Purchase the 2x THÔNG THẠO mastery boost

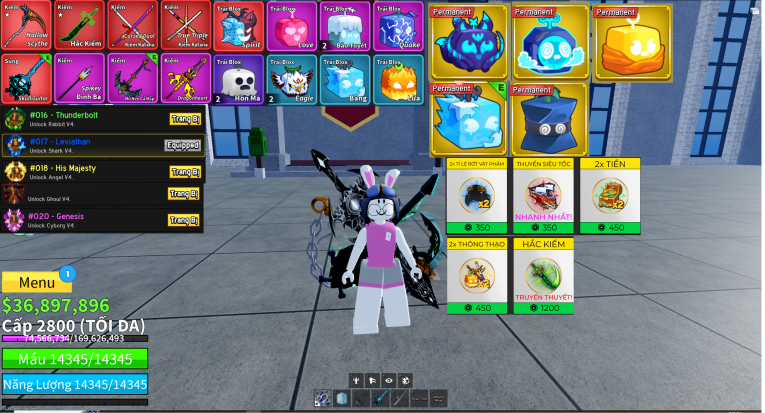(476, 275)
